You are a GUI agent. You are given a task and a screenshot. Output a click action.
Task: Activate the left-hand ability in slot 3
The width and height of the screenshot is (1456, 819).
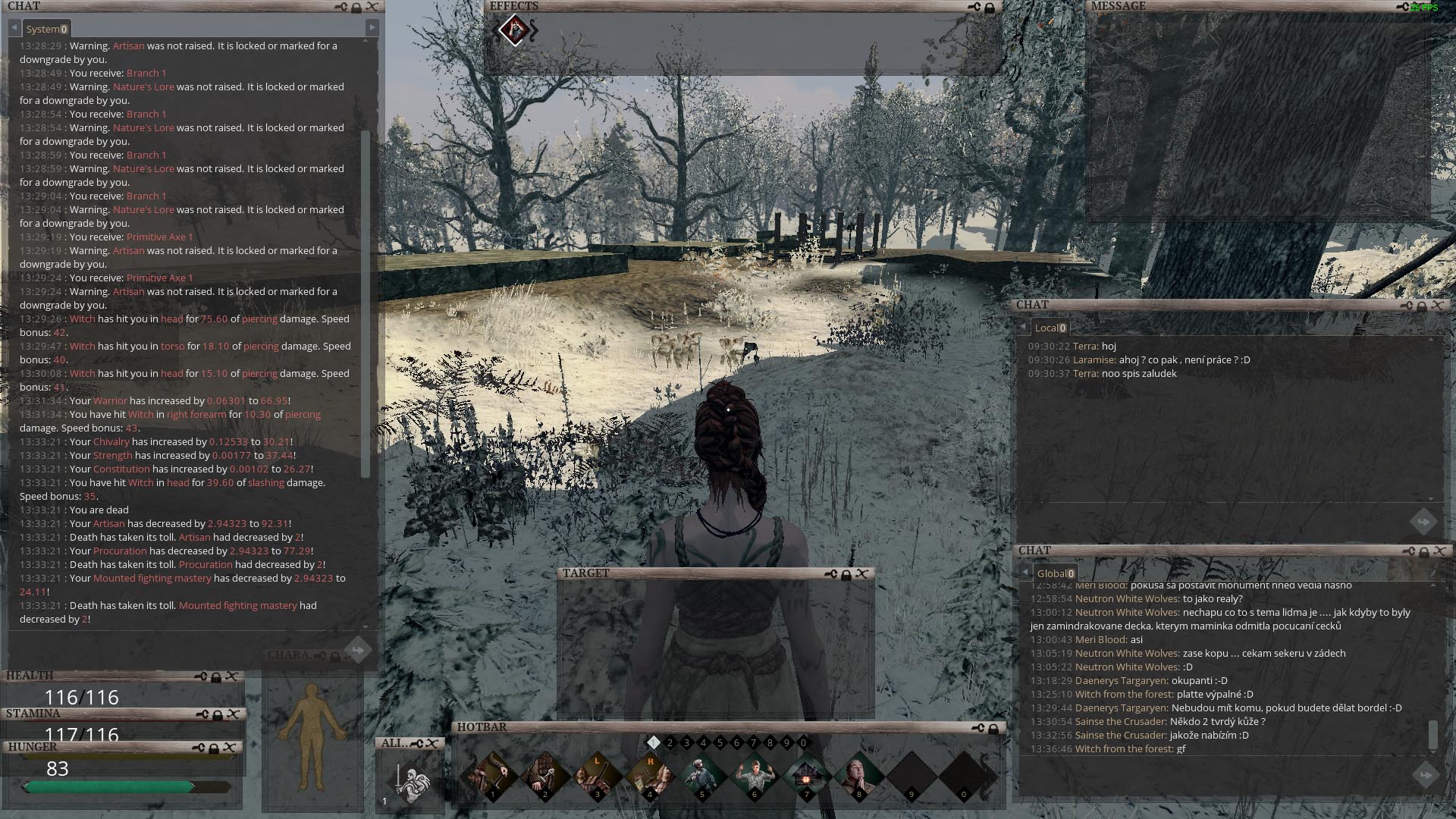coord(597,776)
